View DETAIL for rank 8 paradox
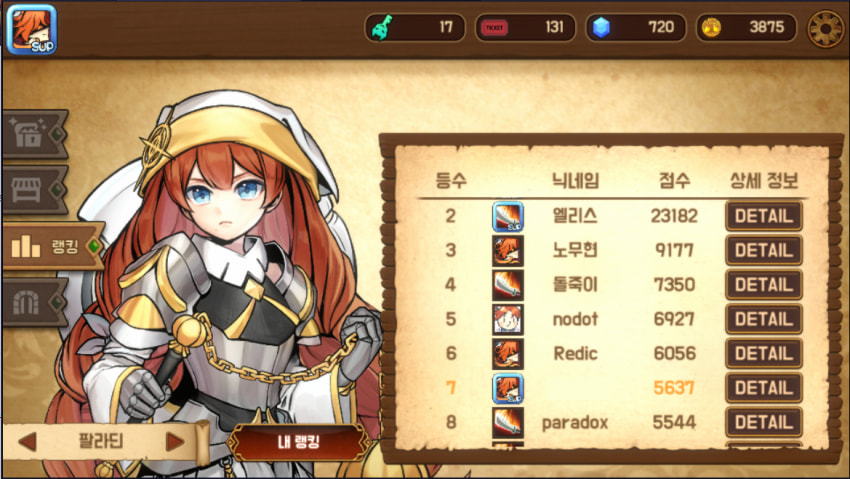The image size is (850, 479). pyautogui.click(x=763, y=422)
